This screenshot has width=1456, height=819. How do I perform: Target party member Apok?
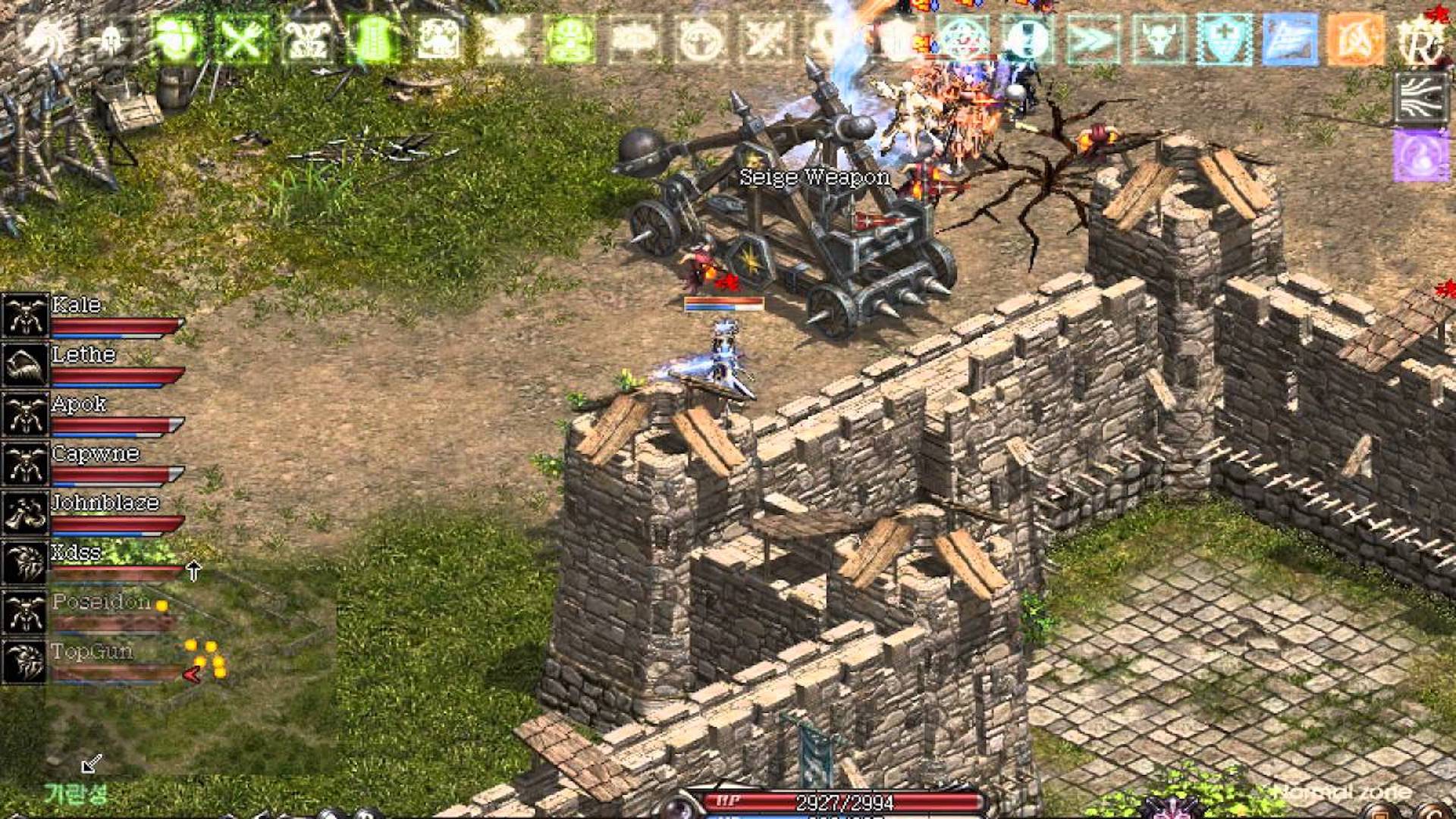79,405
